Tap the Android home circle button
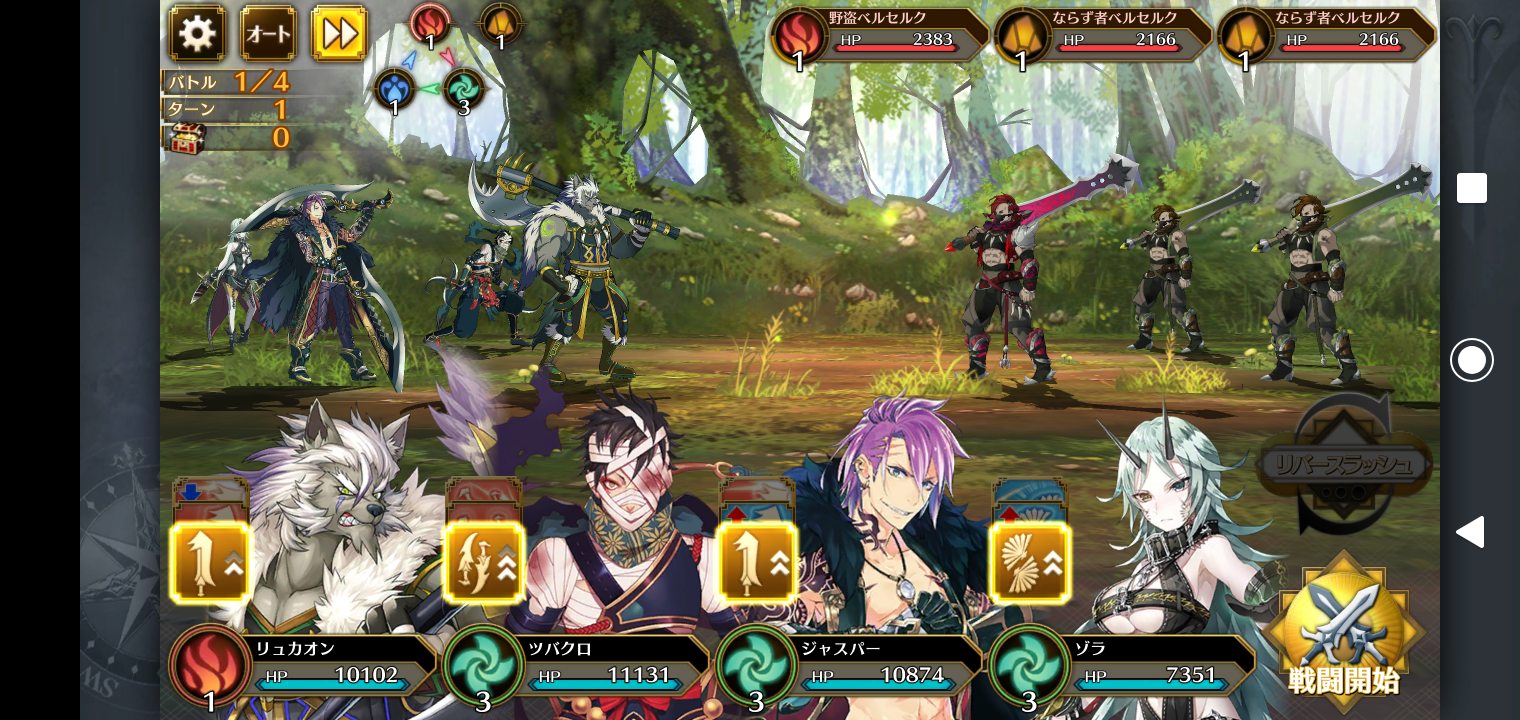Viewport: 1520px width, 720px height. (1471, 360)
